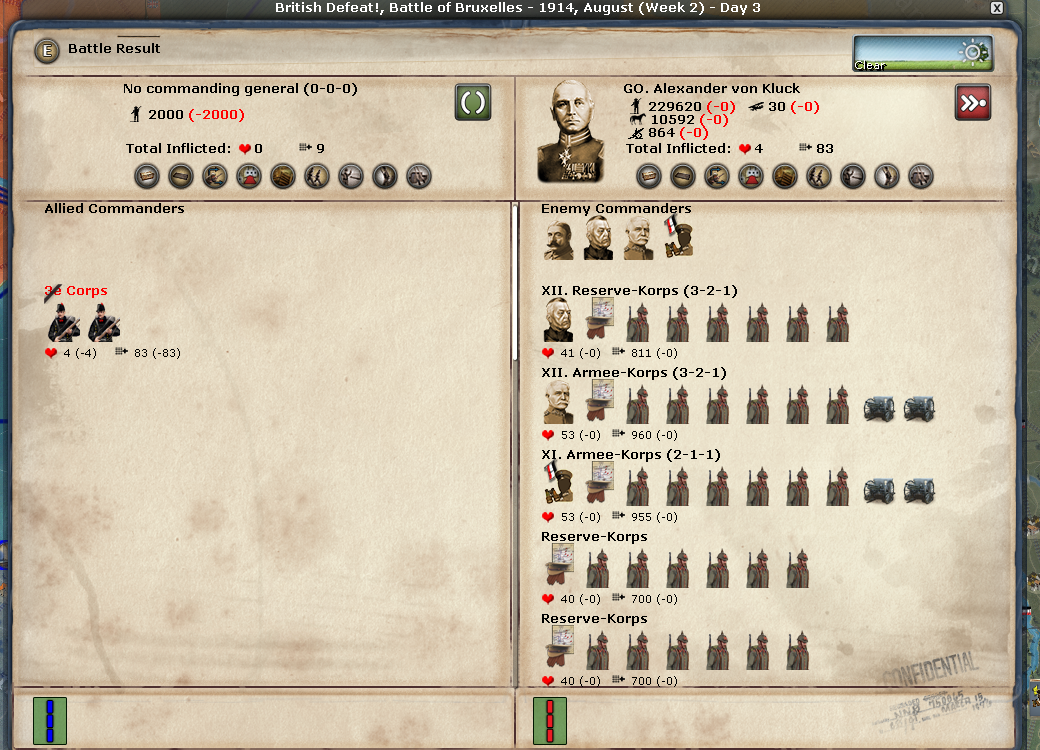This screenshot has height=750, width=1040.
Task: Select Alexander von Kluck's portrait
Action: click(570, 131)
